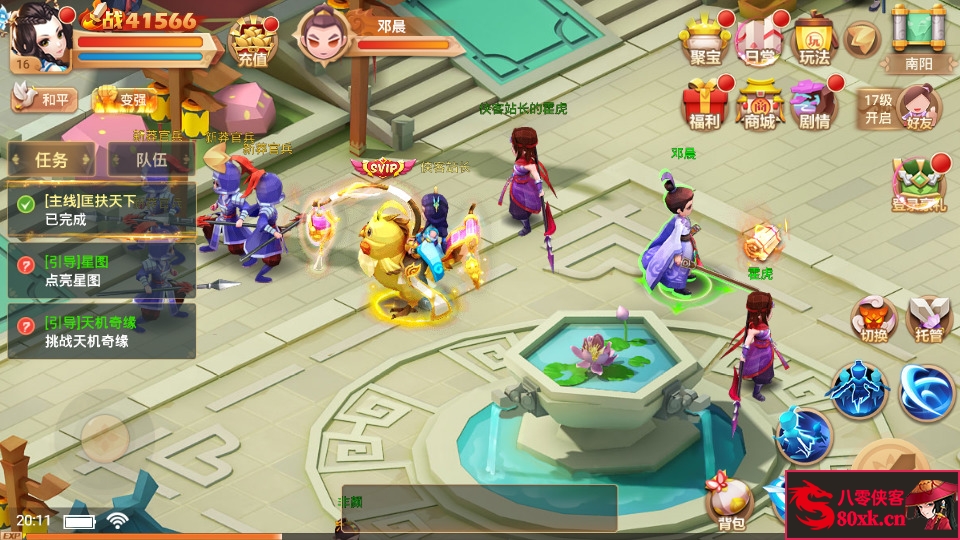Toggle the 和平 peace mode button
The width and height of the screenshot is (960, 540).
(x=45, y=99)
